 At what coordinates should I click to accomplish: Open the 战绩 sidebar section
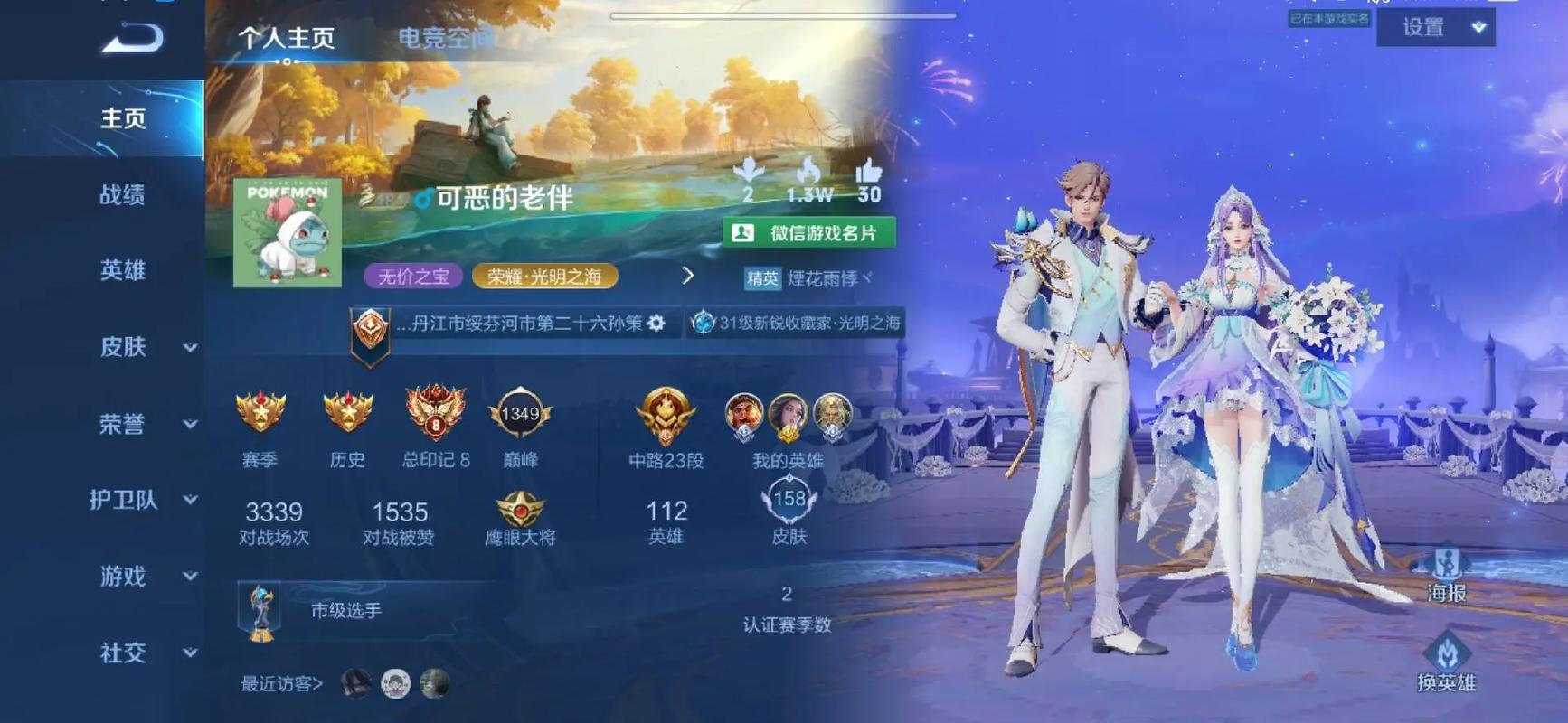[x=122, y=194]
